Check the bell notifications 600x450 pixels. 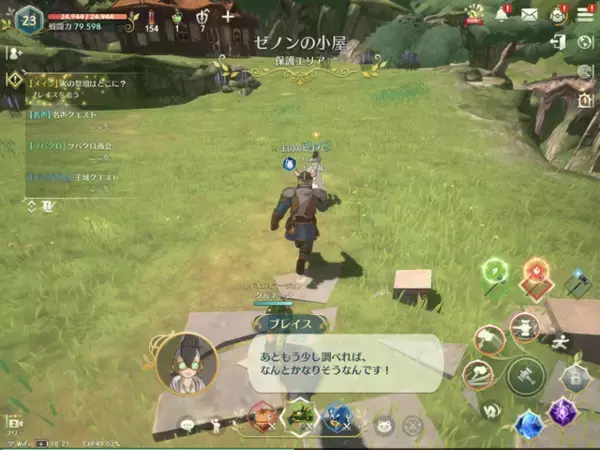coord(503,14)
